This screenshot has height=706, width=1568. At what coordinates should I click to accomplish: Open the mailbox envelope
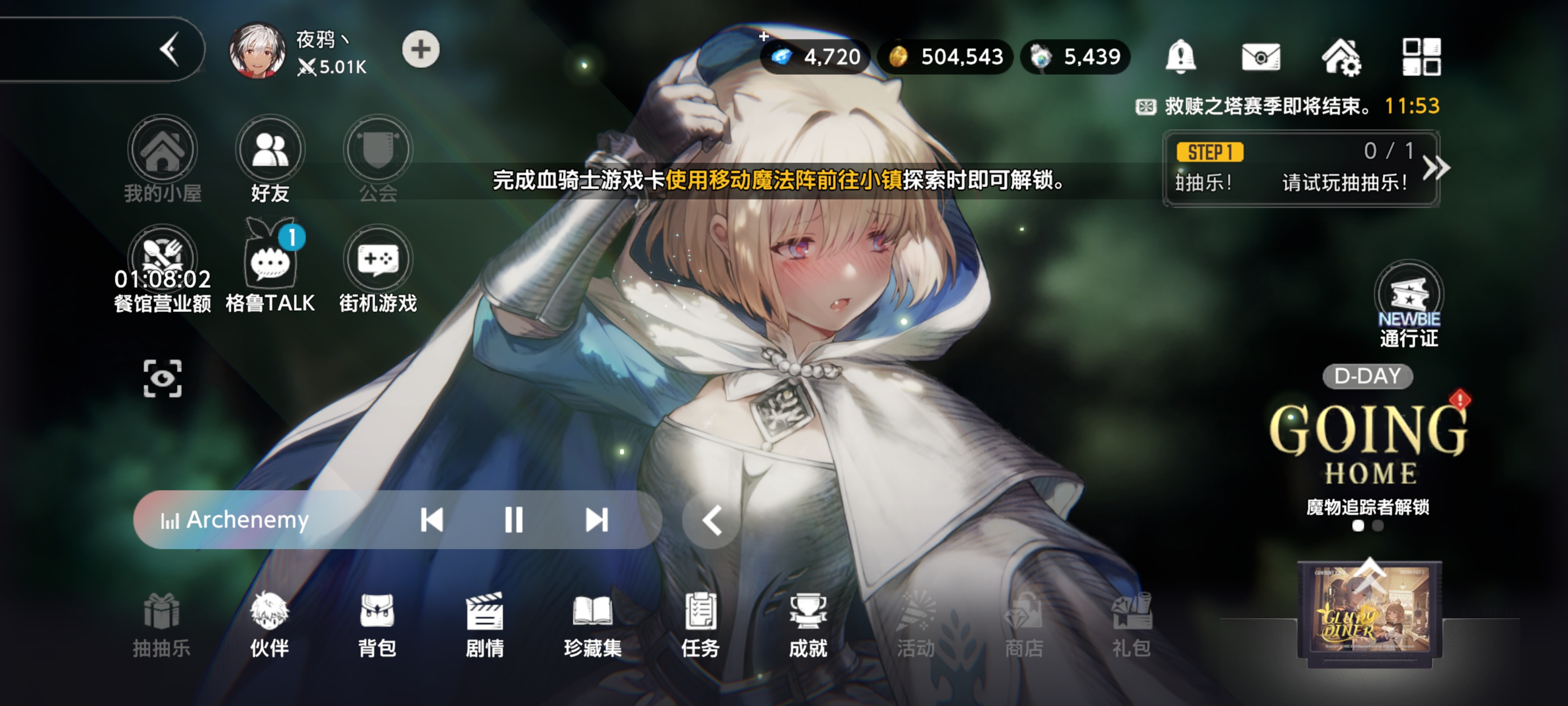[x=1261, y=57]
